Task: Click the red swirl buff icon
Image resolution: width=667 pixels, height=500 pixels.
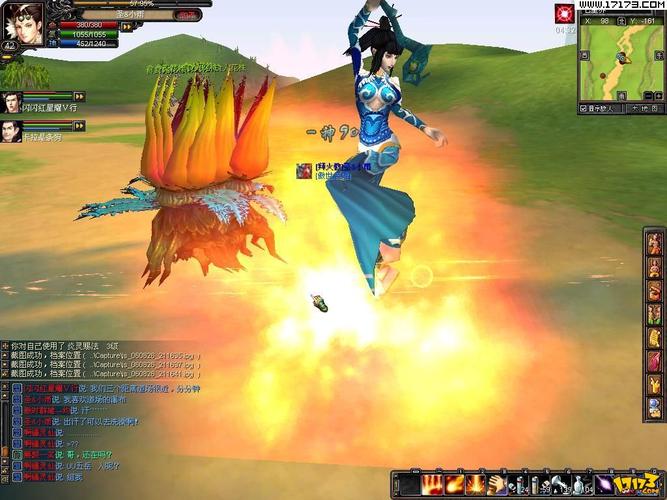Action: pos(565,14)
